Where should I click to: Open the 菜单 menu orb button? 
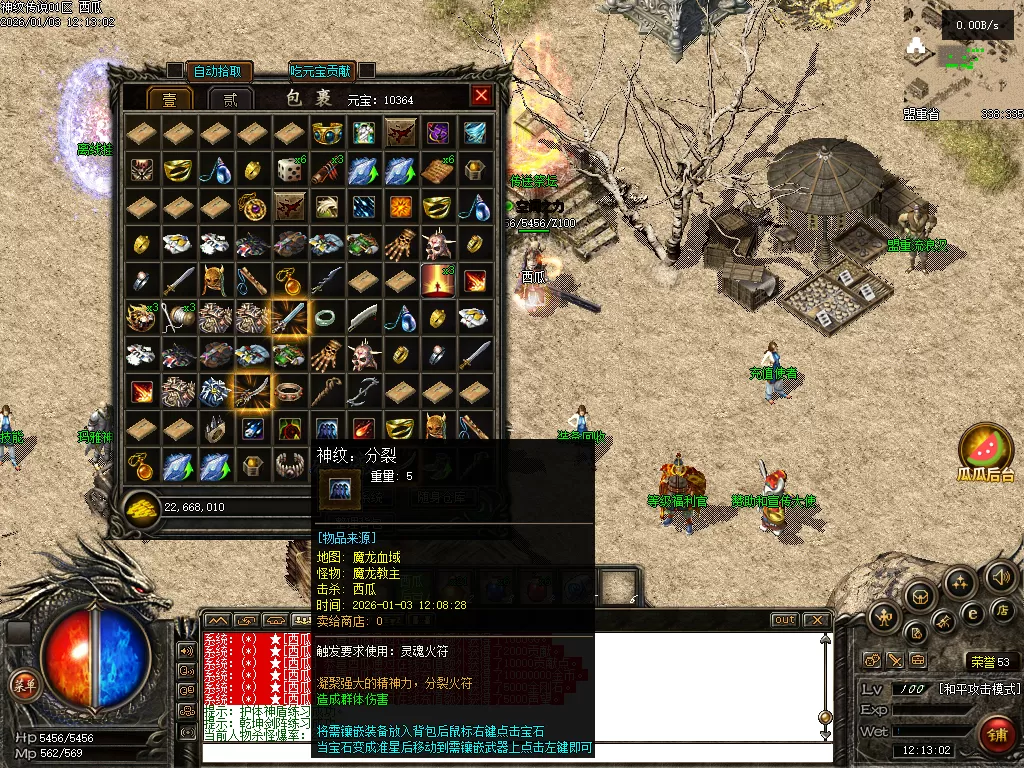(x=23, y=684)
